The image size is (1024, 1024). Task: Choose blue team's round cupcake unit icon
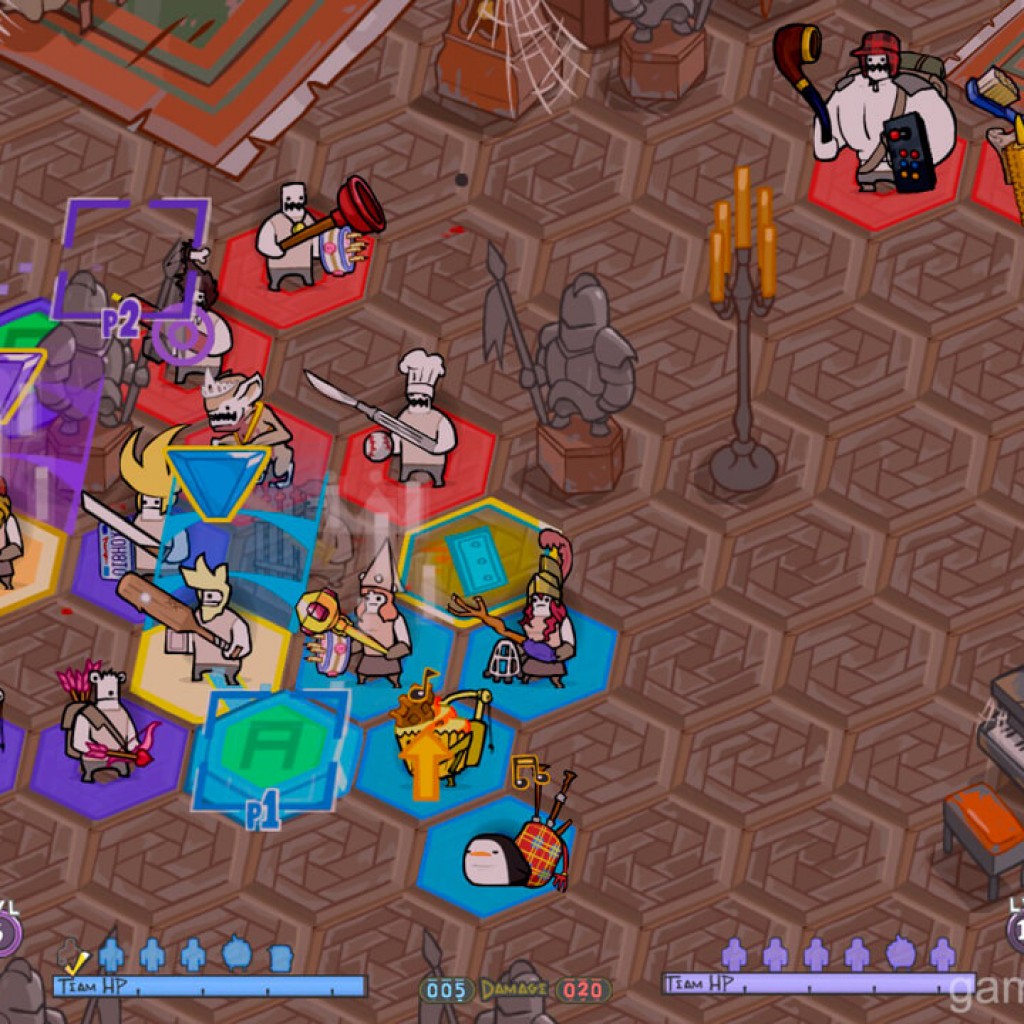pyautogui.click(x=237, y=954)
